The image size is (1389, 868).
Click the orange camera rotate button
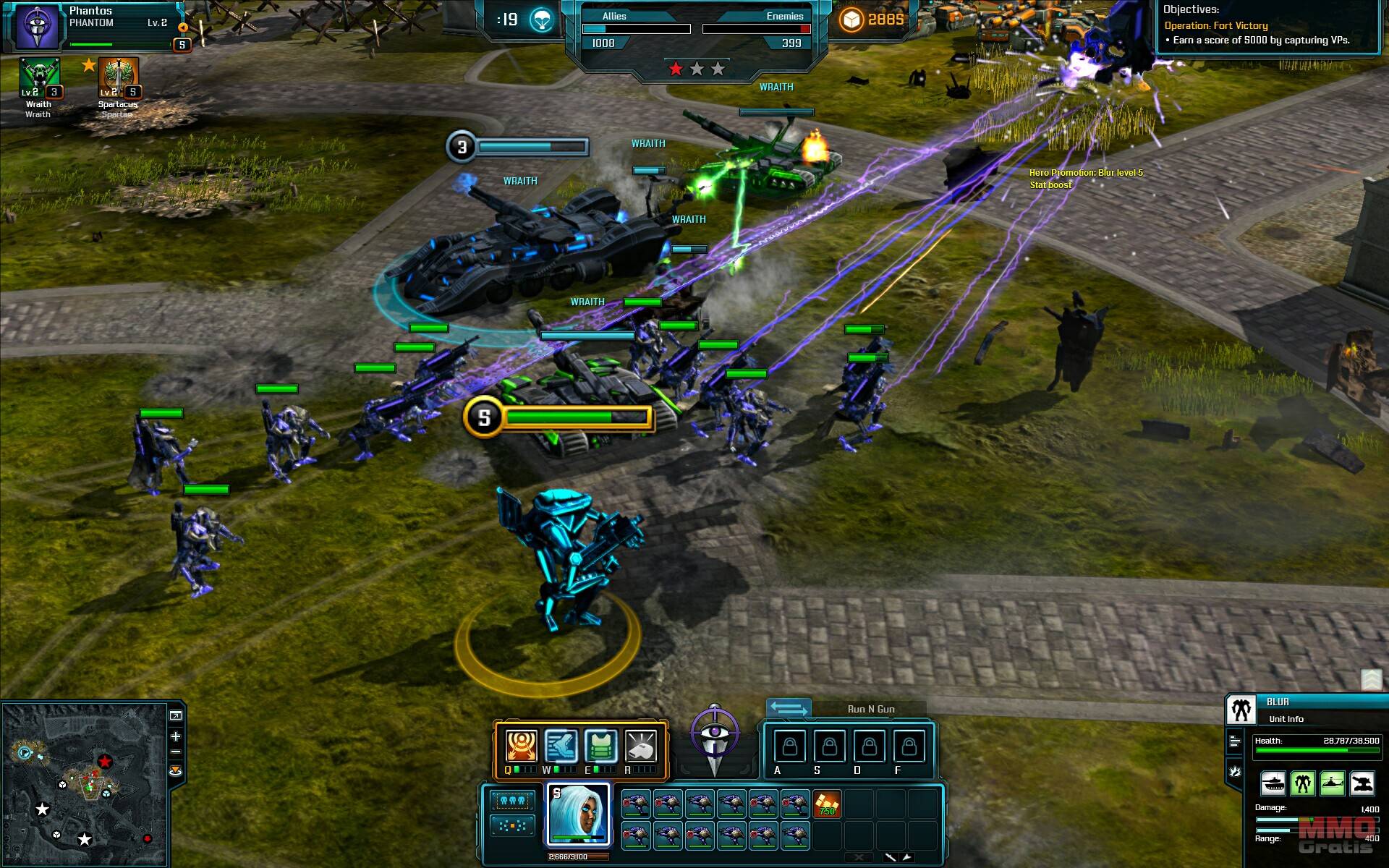[x=176, y=771]
